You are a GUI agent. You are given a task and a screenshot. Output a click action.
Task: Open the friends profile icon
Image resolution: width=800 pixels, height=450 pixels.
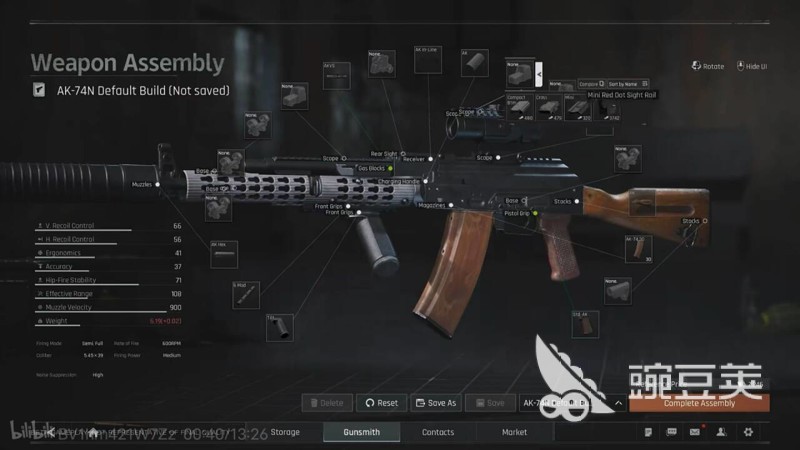click(722, 432)
